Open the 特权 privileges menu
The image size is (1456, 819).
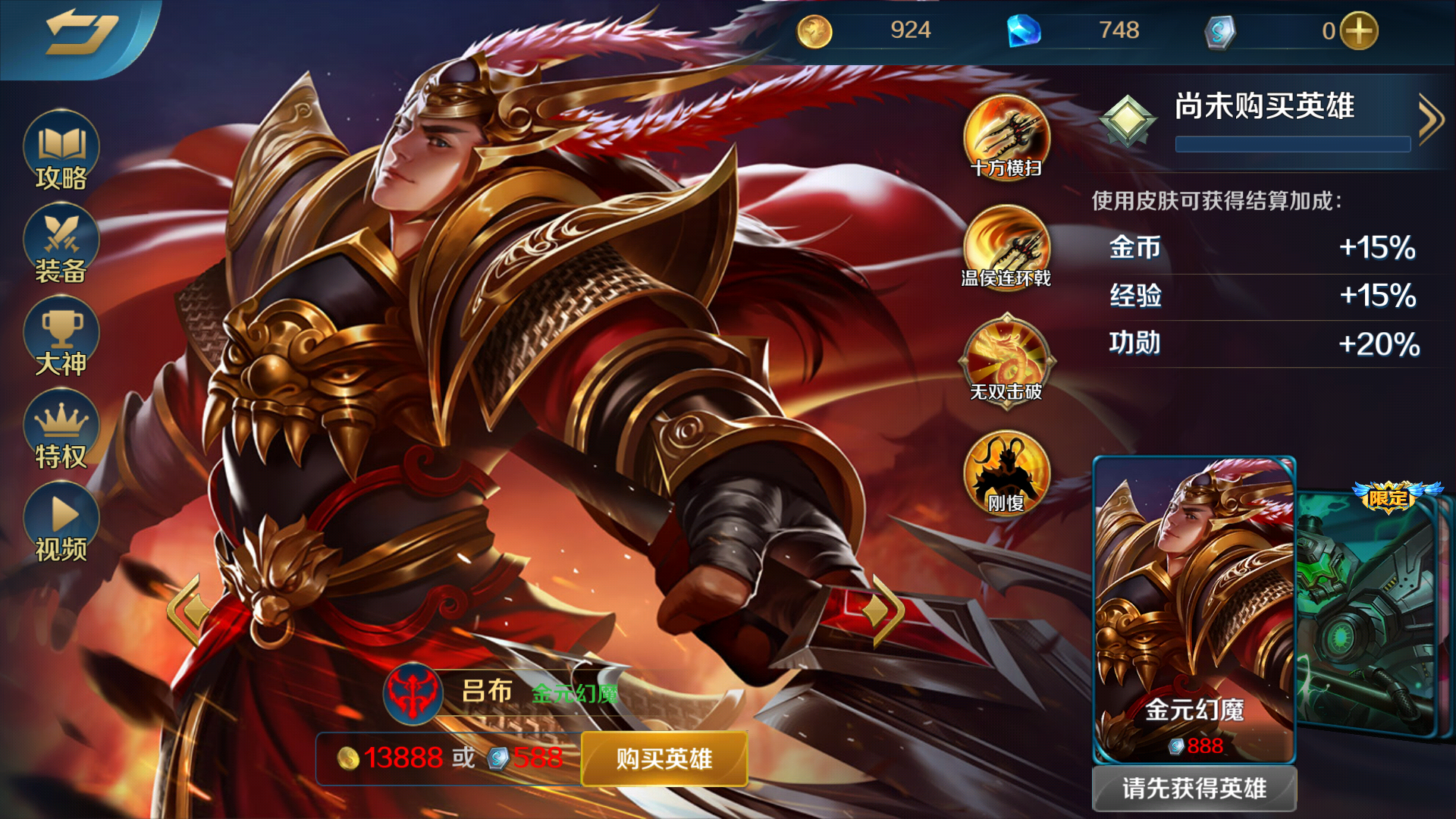(x=61, y=430)
